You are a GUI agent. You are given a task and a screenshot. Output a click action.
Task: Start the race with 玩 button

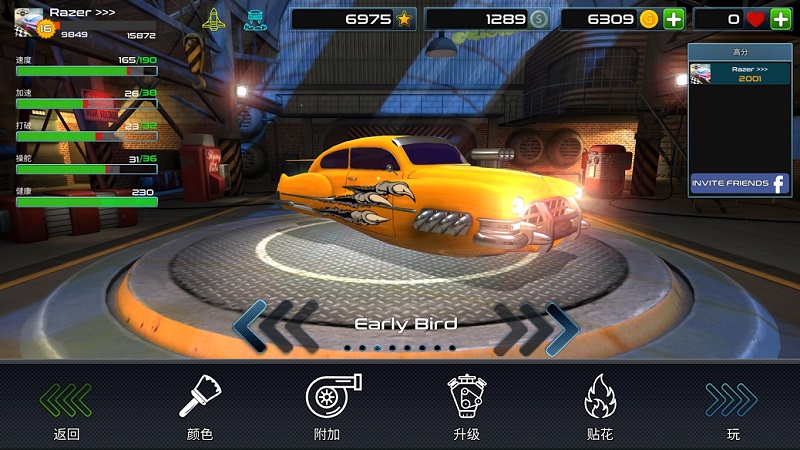(x=732, y=408)
